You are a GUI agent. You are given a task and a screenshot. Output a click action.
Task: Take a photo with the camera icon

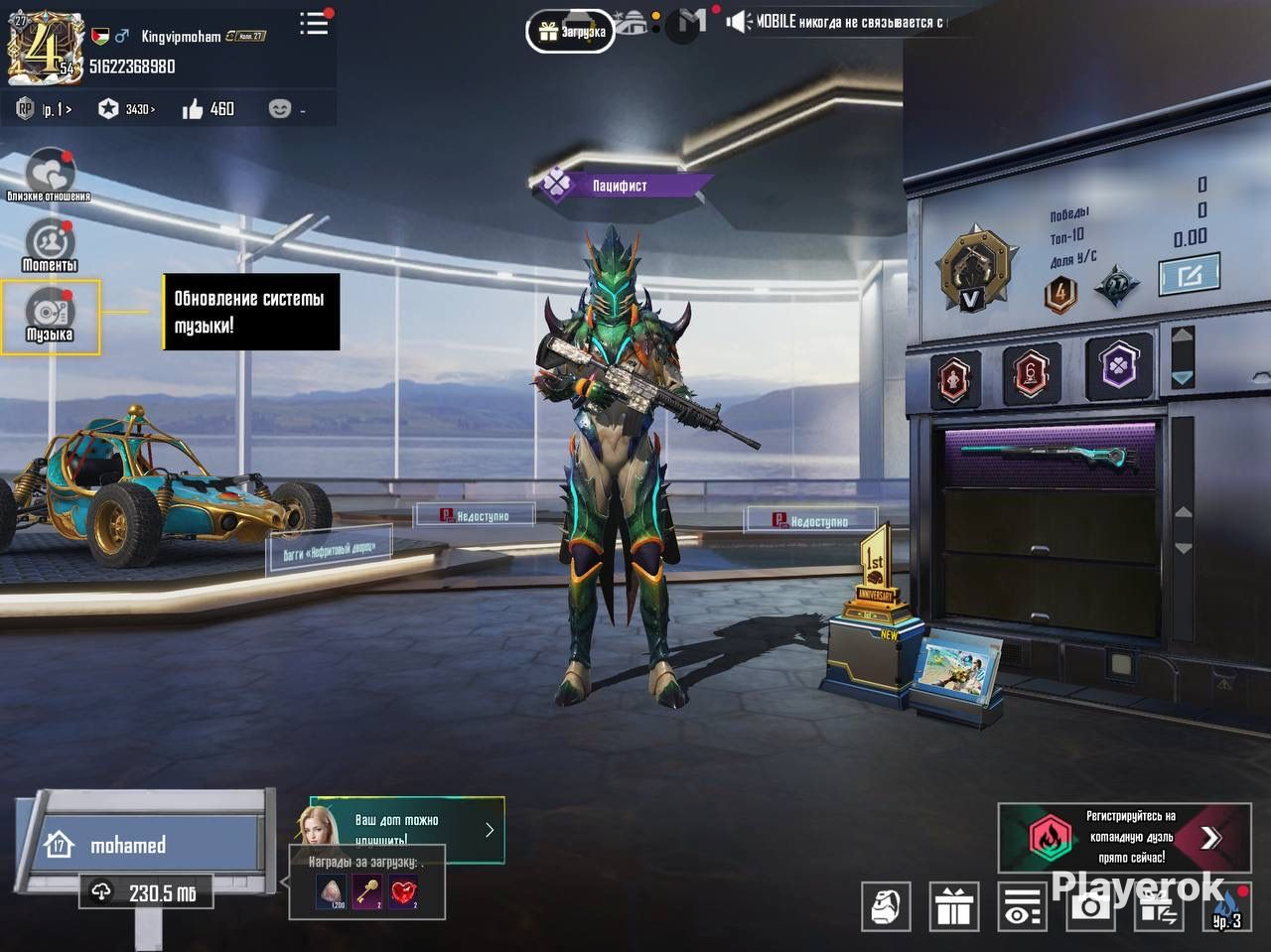click(1090, 906)
